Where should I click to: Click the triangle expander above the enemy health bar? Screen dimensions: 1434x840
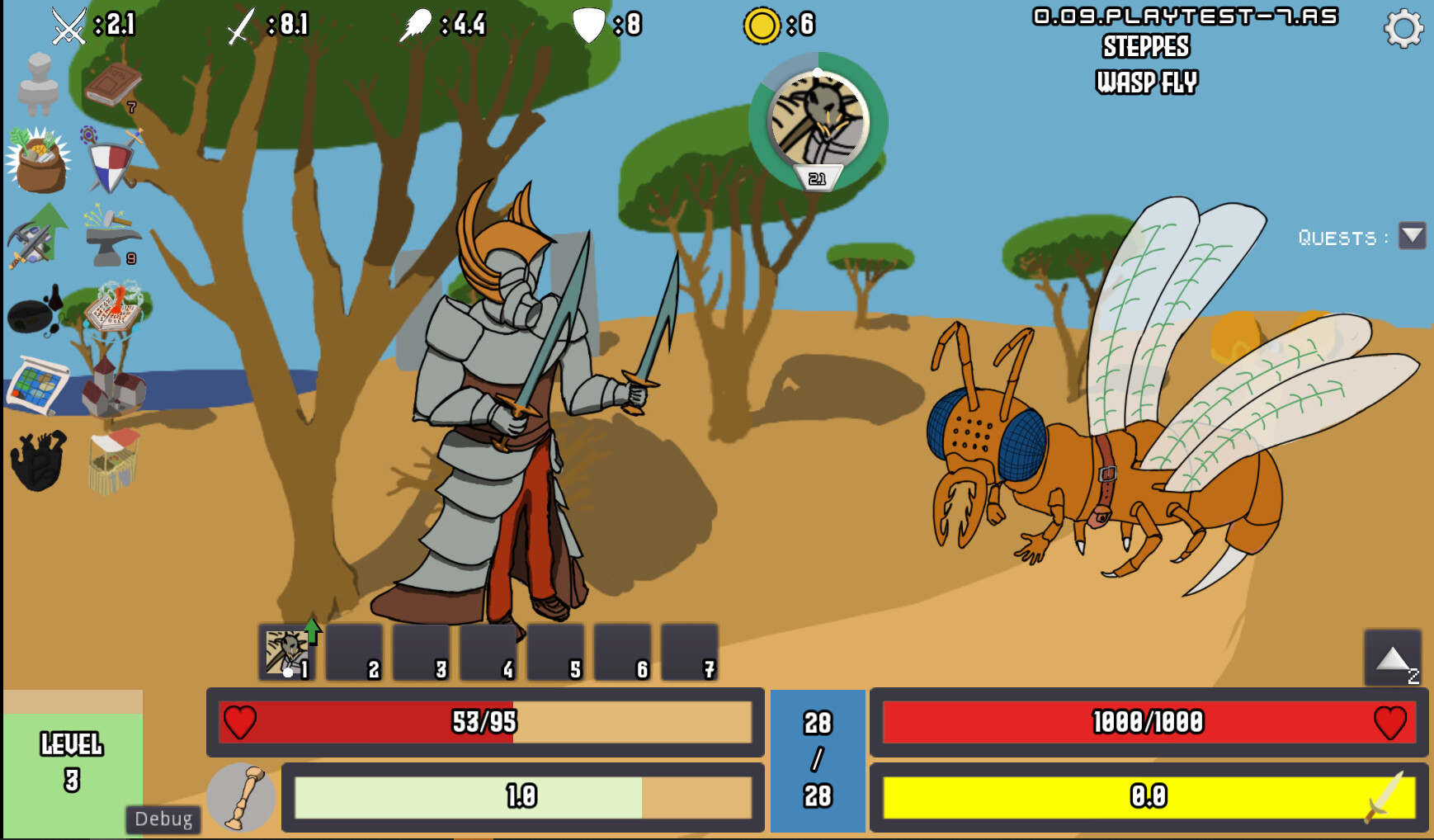1394,656
